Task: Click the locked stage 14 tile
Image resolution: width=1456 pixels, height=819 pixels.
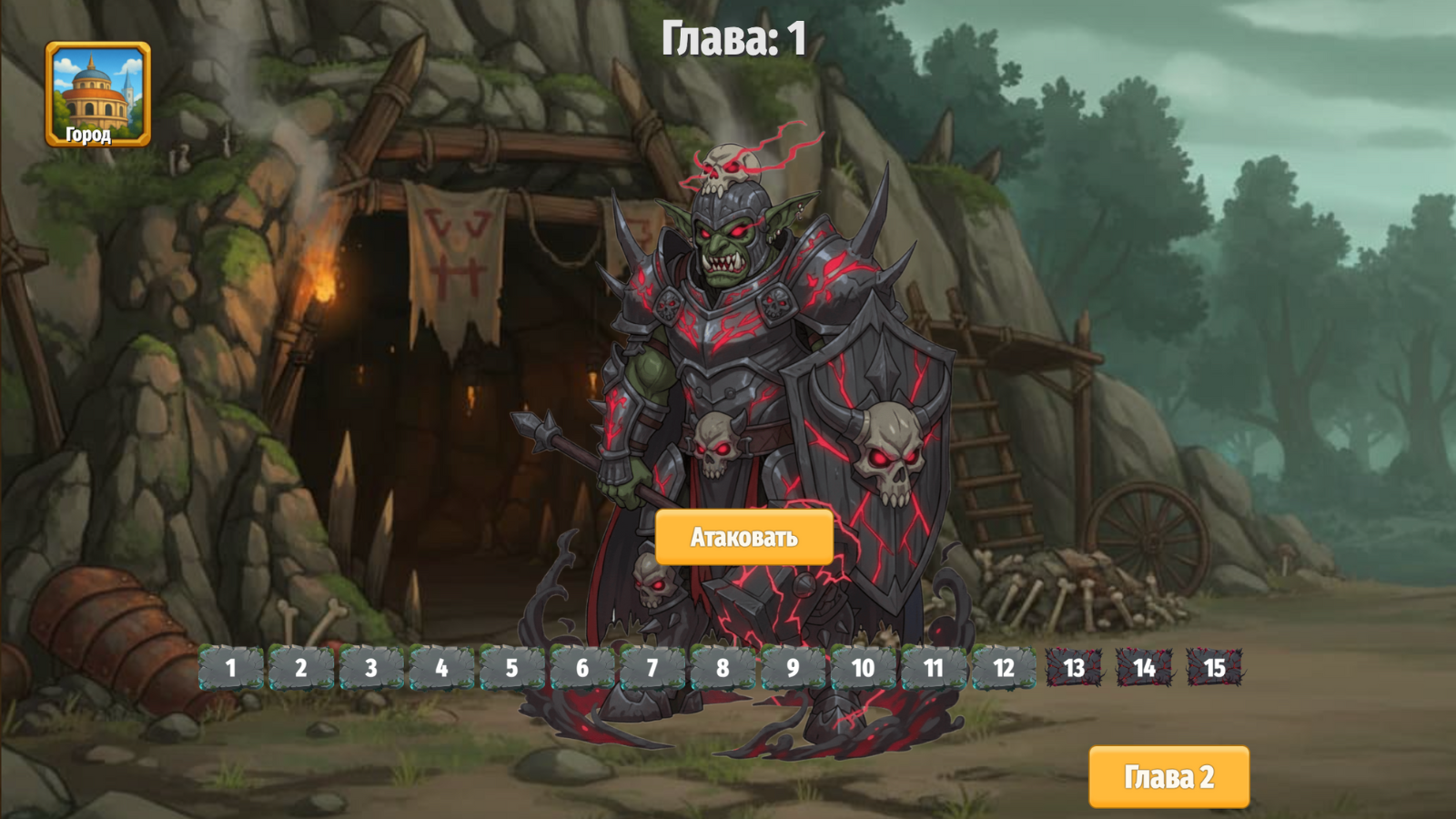Action: click(x=1144, y=667)
